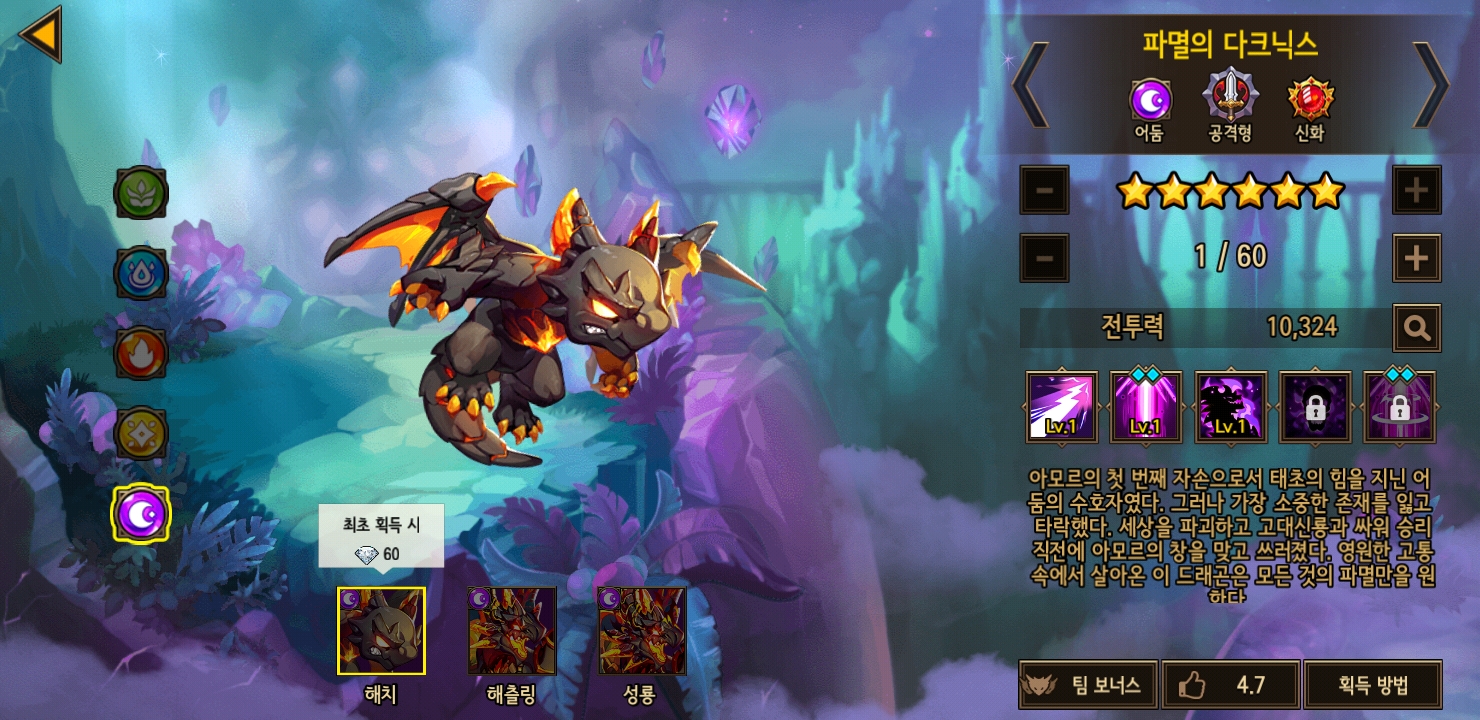The height and width of the screenshot is (720, 1480).
Task: Choose the red fire element filter
Action: (x=141, y=353)
